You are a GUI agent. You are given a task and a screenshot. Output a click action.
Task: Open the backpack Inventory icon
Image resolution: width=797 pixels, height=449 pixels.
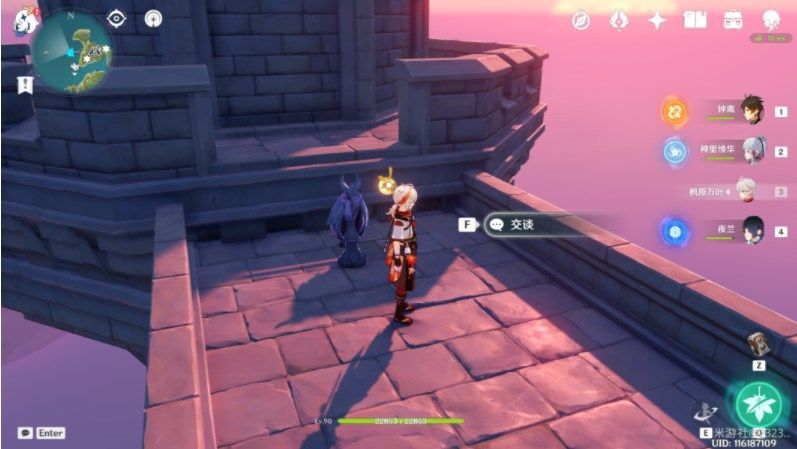pyautogui.click(x=733, y=20)
